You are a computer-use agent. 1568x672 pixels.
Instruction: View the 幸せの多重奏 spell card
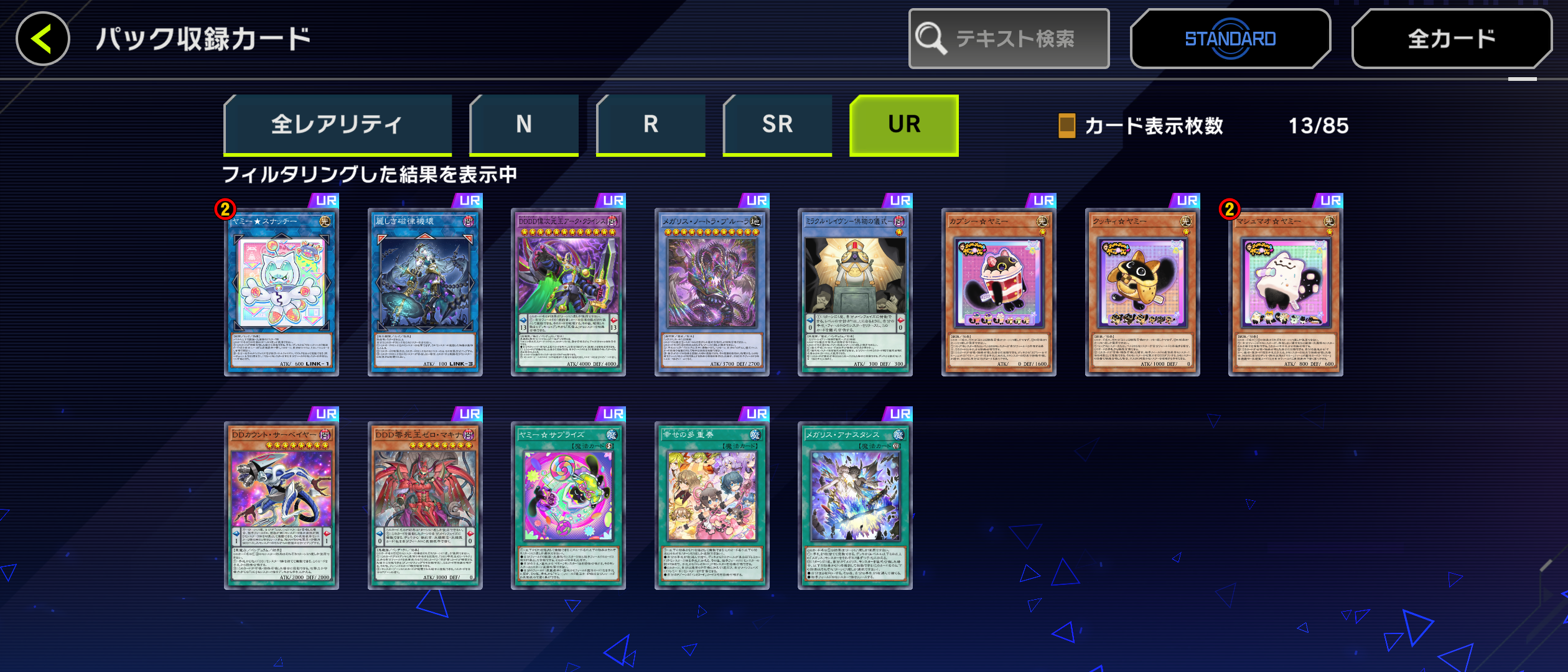(712, 504)
